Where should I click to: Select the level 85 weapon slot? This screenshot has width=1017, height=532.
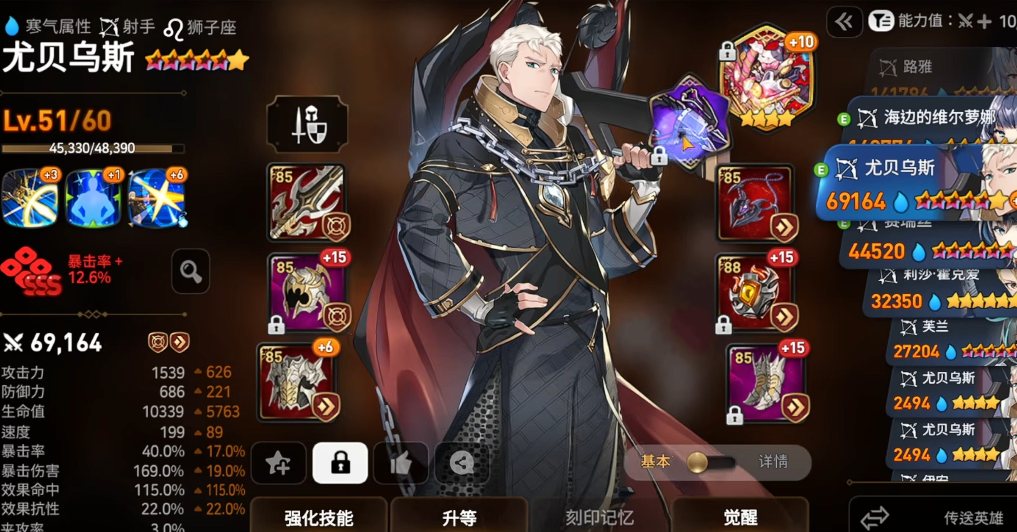click(306, 203)
